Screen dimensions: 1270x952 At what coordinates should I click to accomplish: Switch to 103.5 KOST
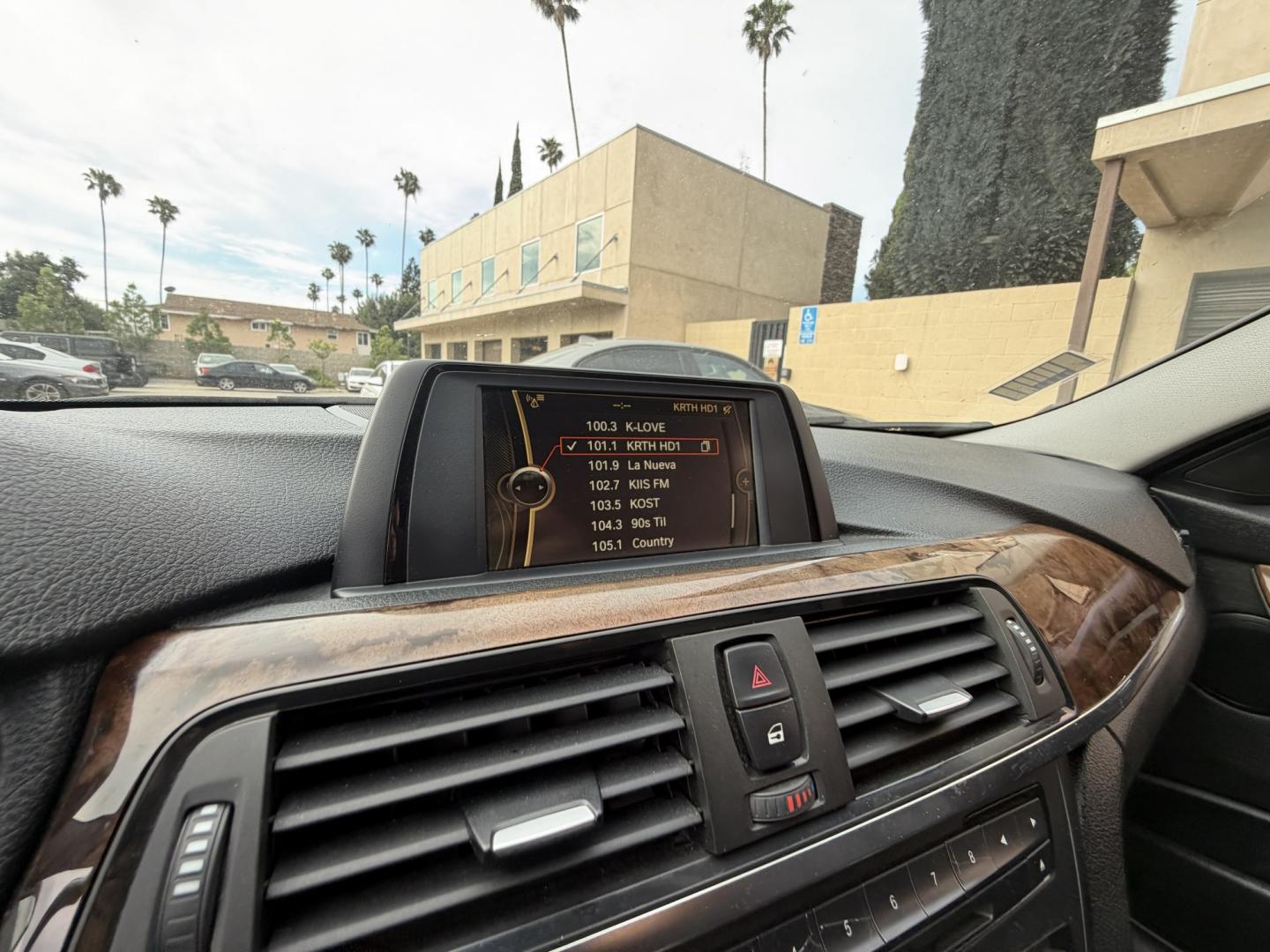[x=625, y=504]
